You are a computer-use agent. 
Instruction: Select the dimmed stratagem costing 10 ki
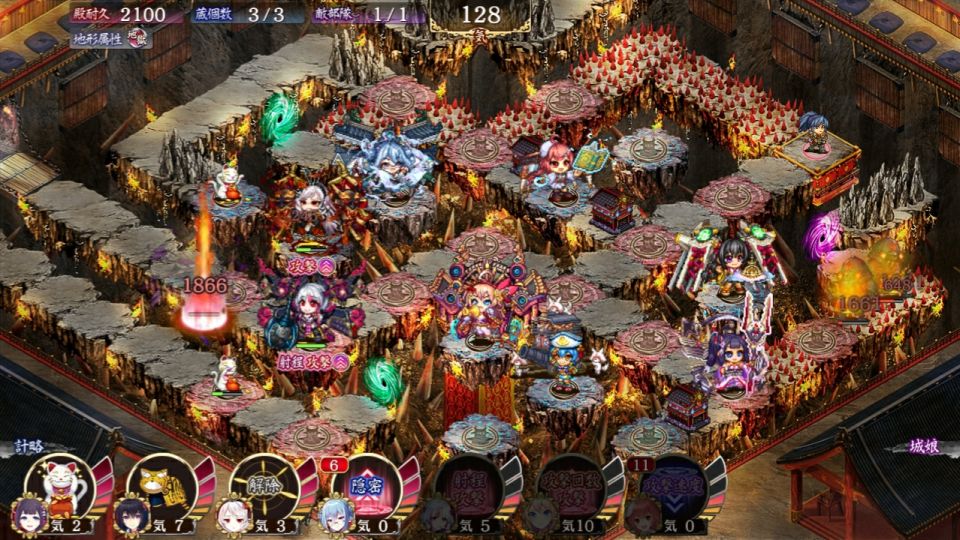tap(570, 486)
